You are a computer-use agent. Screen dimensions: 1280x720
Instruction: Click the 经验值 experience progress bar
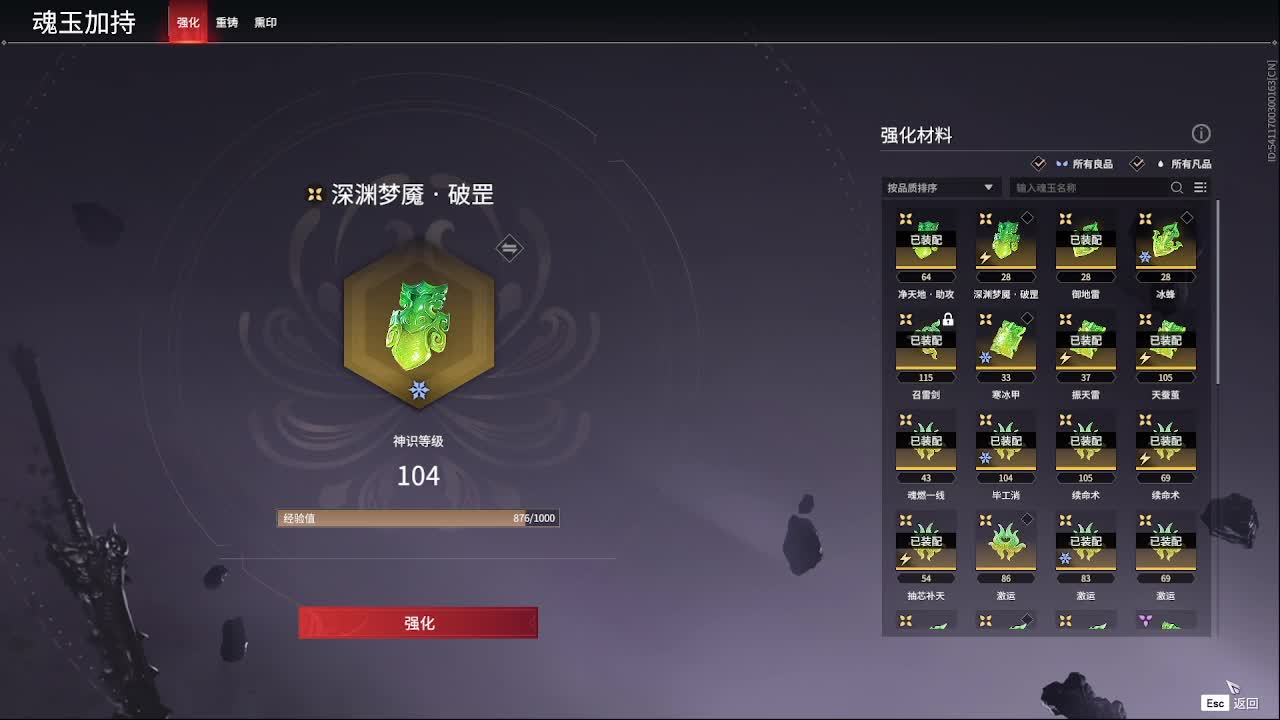[x=417, y=518]
